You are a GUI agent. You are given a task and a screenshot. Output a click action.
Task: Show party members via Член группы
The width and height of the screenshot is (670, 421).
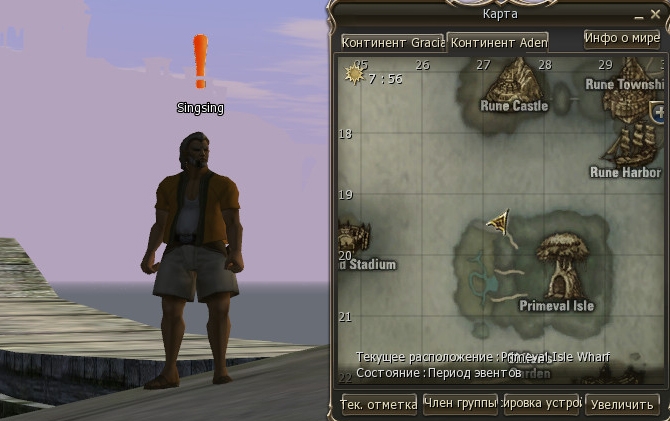tap(460, 404)
